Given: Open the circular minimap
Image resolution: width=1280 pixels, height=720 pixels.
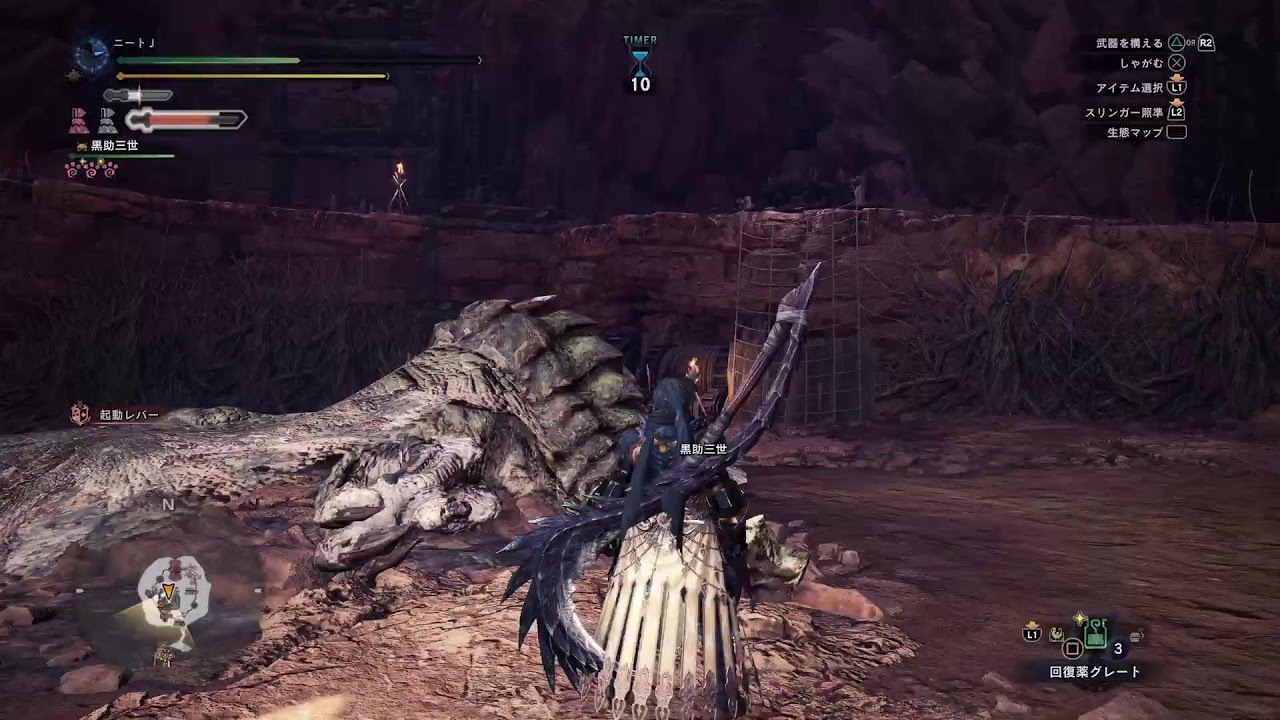Looking at the screenshot, I should pos(172,590).
